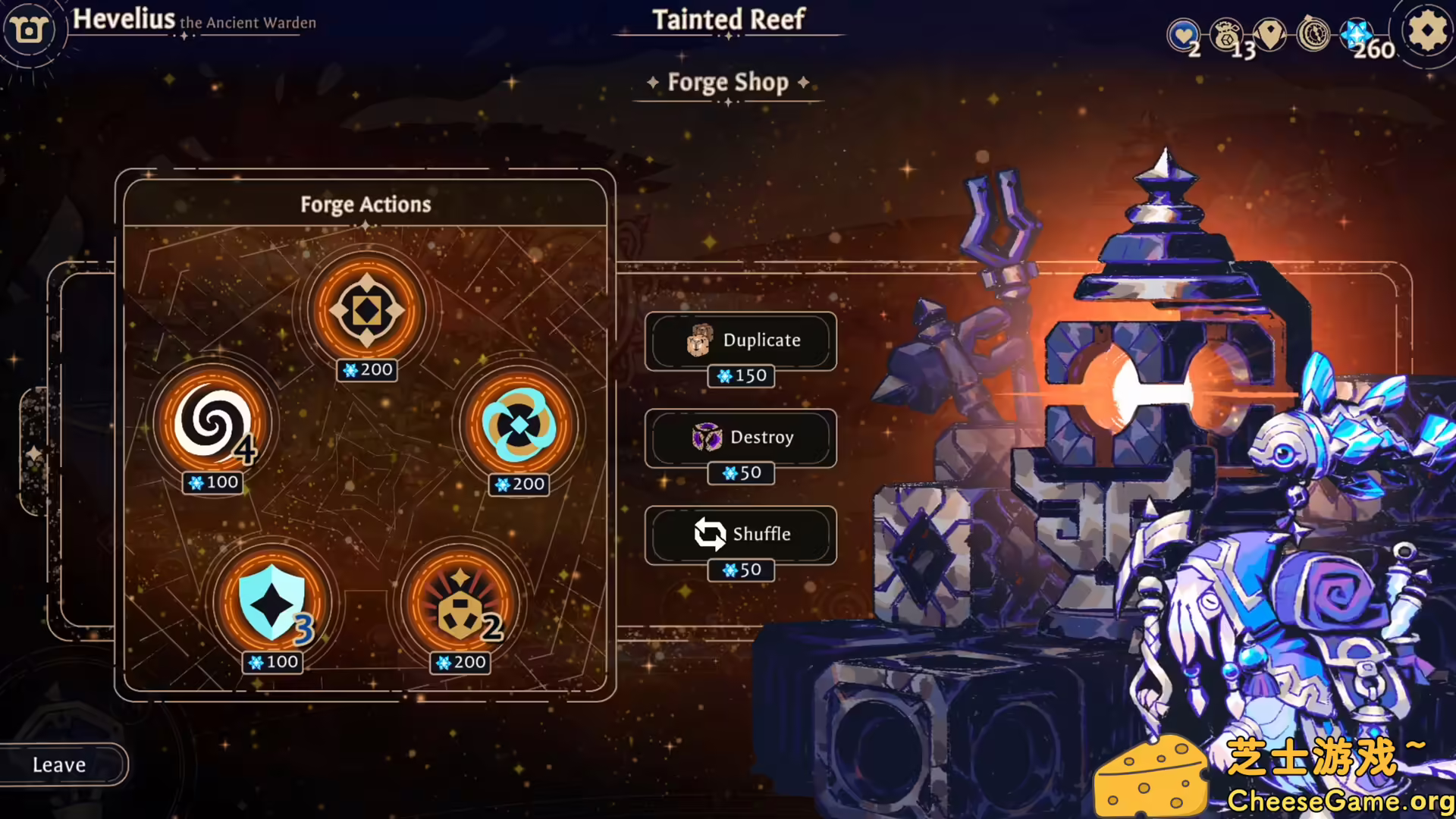Open the settings gear in top right
Image resolution: width=1456 pixels, height=819 pixels.
click(x=1426, y=32)
